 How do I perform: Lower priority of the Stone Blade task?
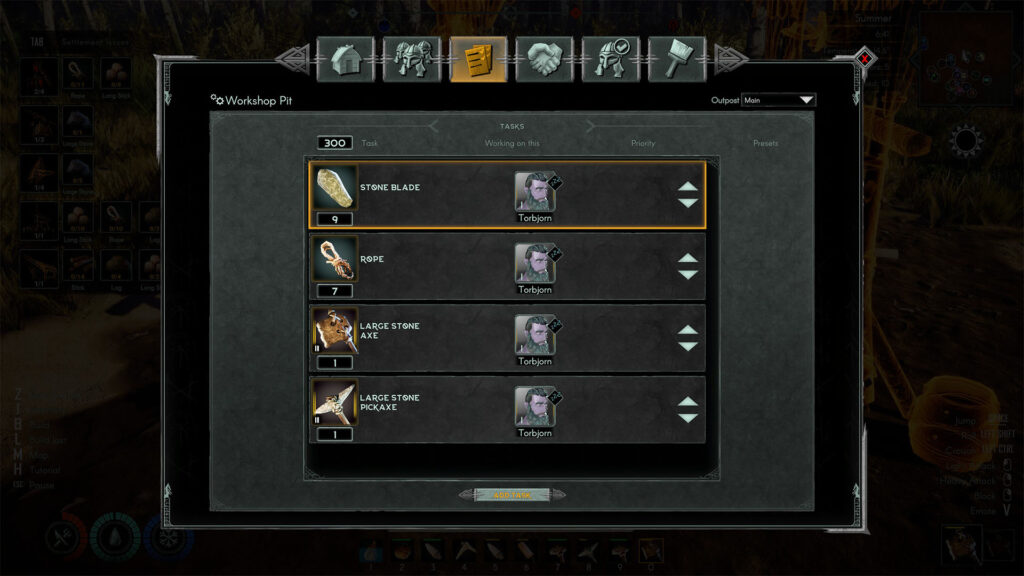tap(688, 203)
